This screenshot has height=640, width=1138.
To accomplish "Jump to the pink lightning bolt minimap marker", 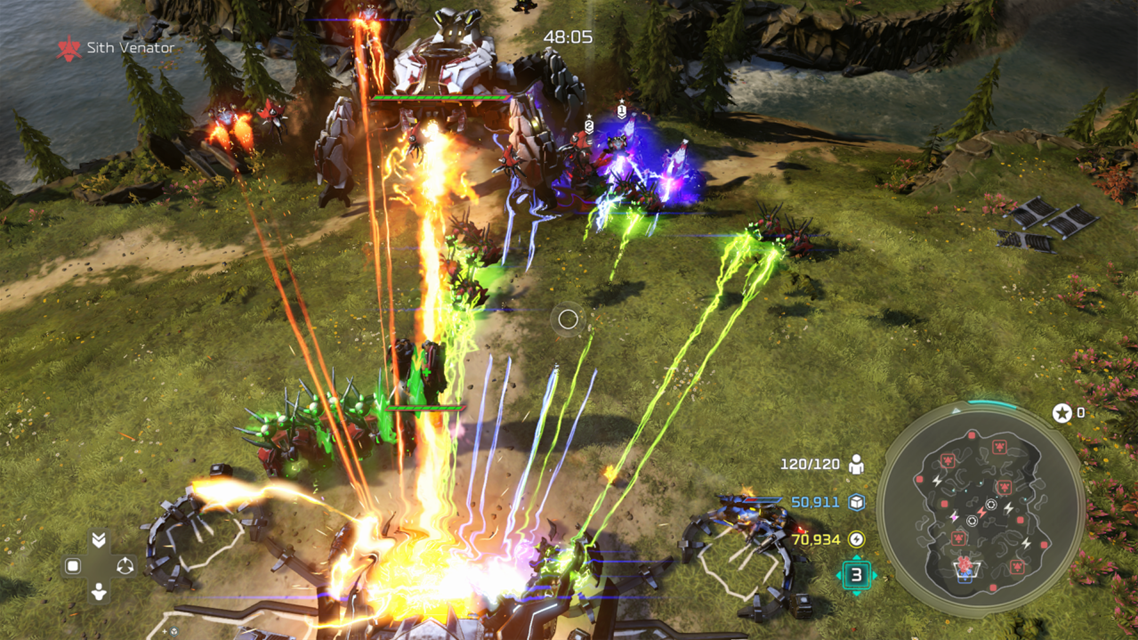I will click(x=954, y=517).
